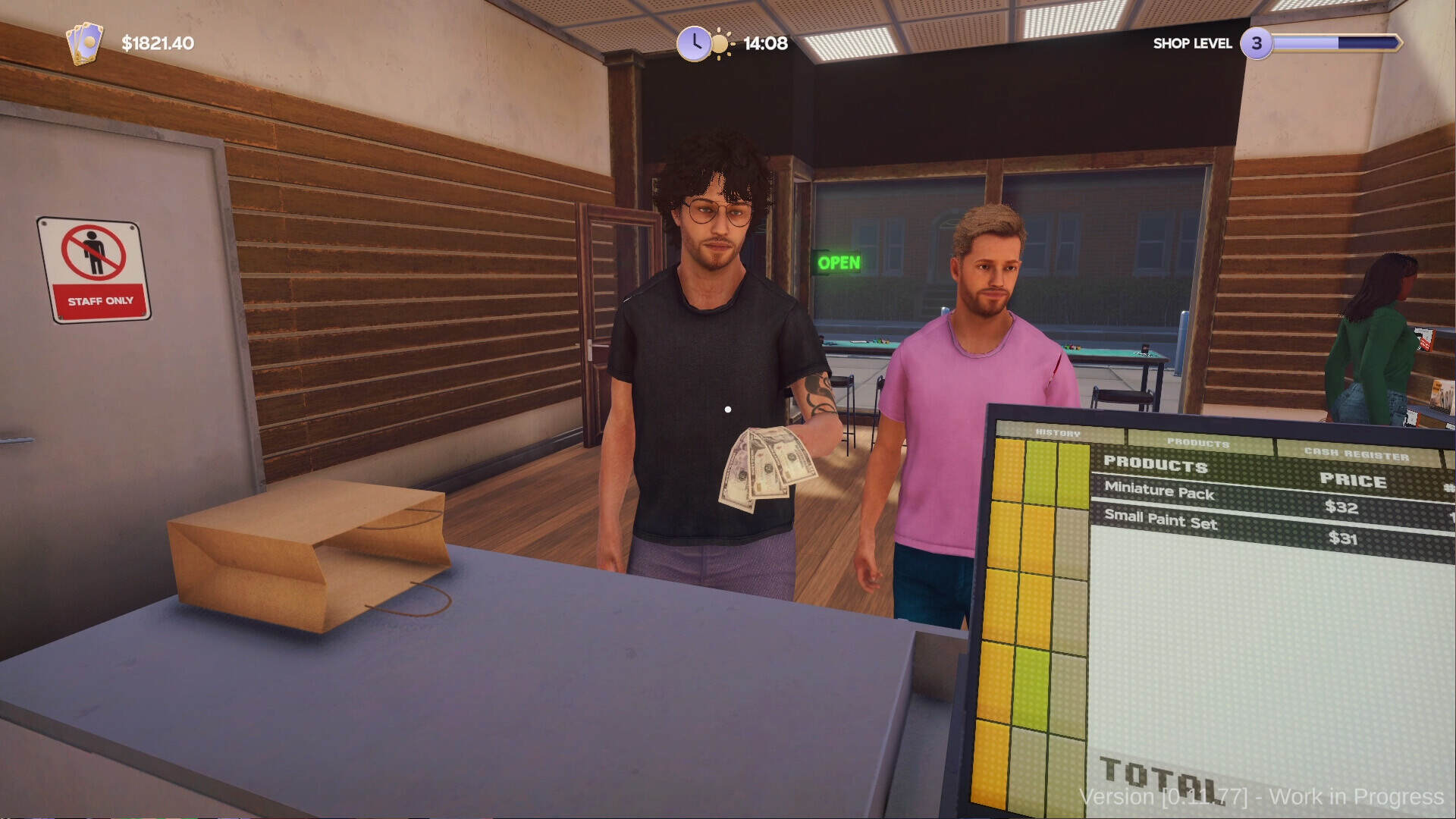Click the cash card money icon
Image resolution: width=1456 pixels, height=819 pixels.
click(x=86, y=43)
